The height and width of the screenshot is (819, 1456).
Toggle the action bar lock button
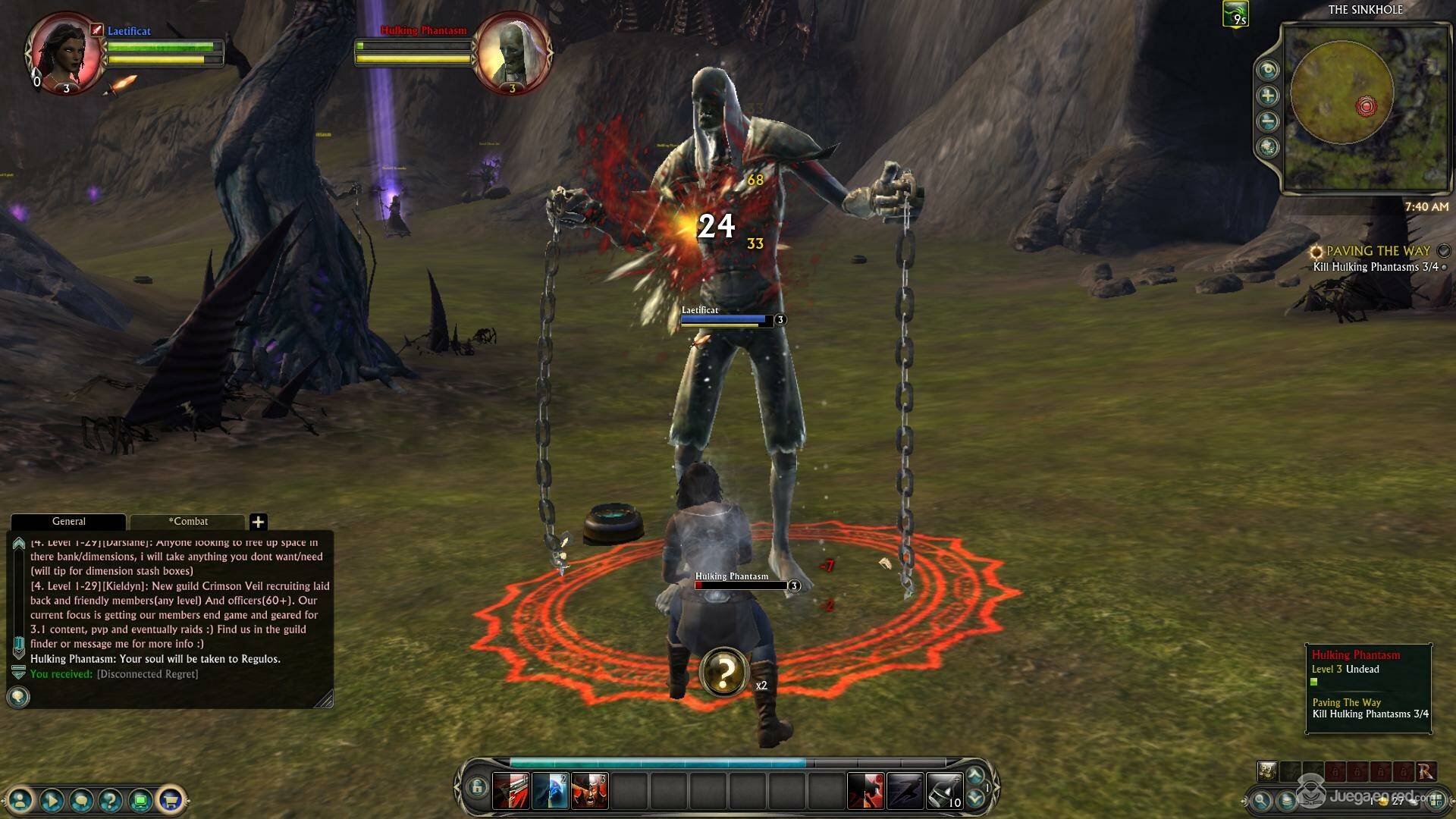(x=476, y=787)
